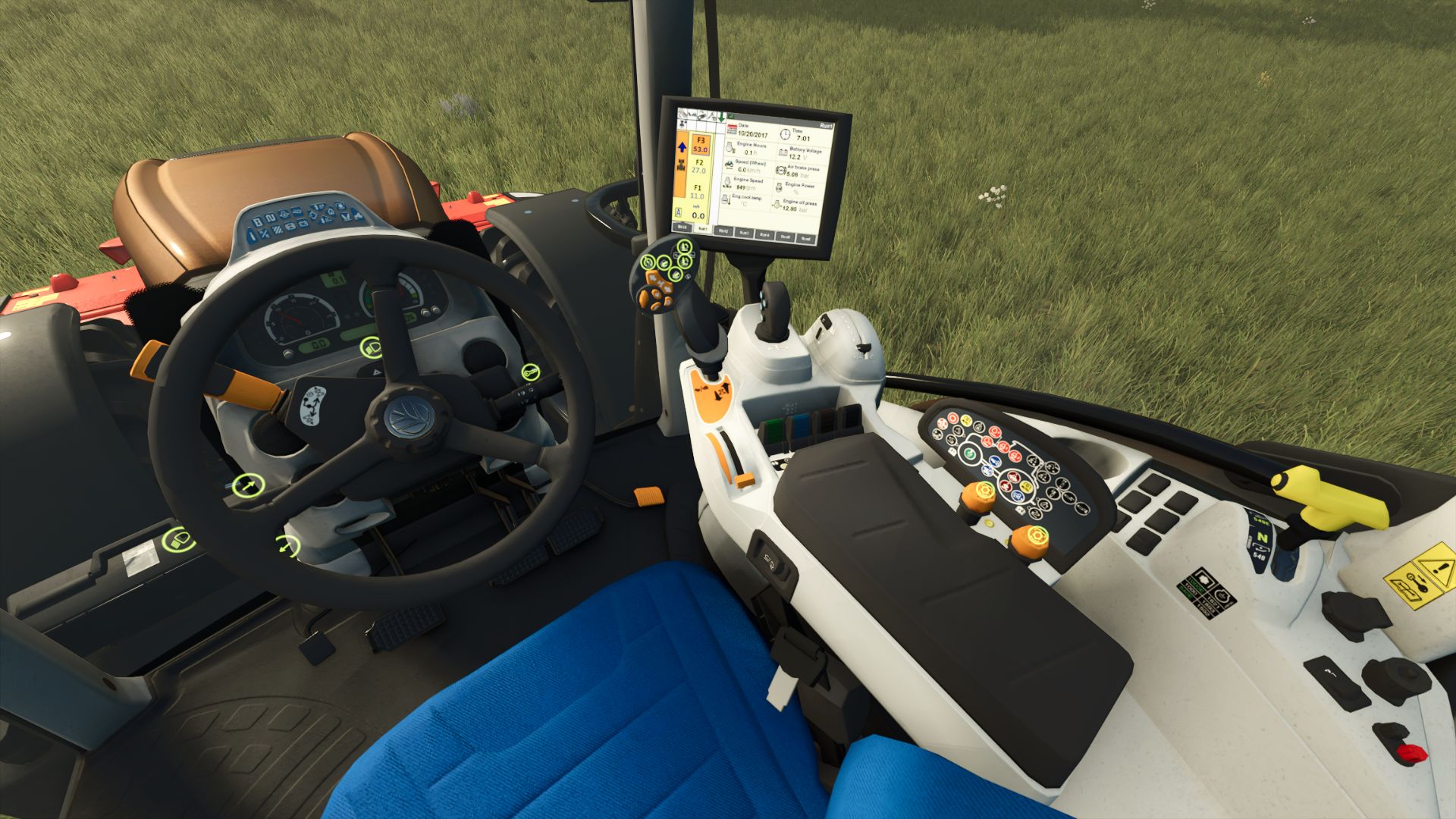Switch to the Run2 tab on the monitor
Screen dimensions: 1456x819
[x=723, y=231]
